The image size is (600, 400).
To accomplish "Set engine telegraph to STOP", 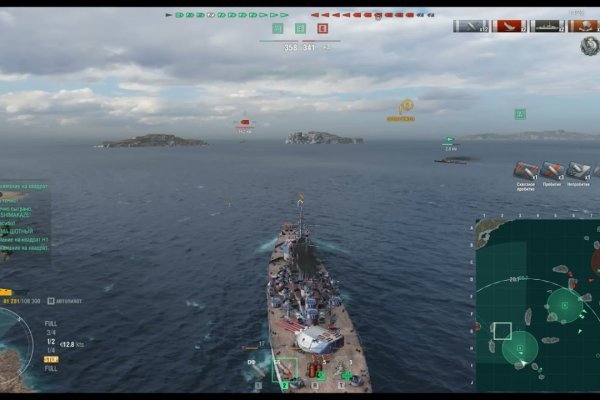I will [50, 359].
